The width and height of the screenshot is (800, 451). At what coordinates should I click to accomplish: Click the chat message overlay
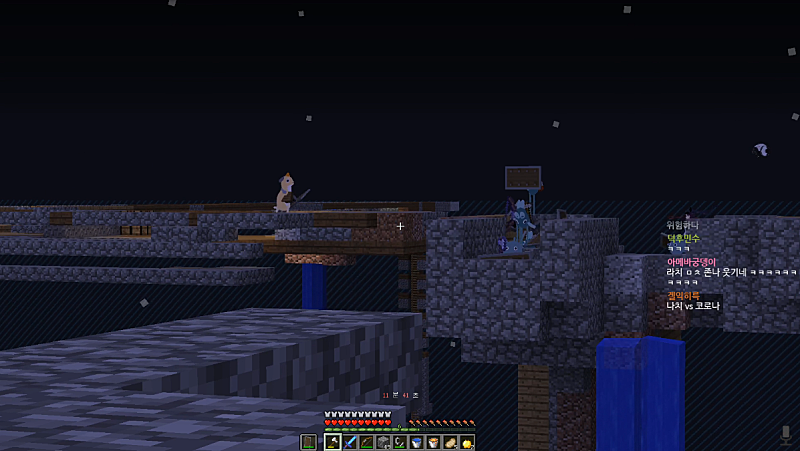click(x=730, y=265)
